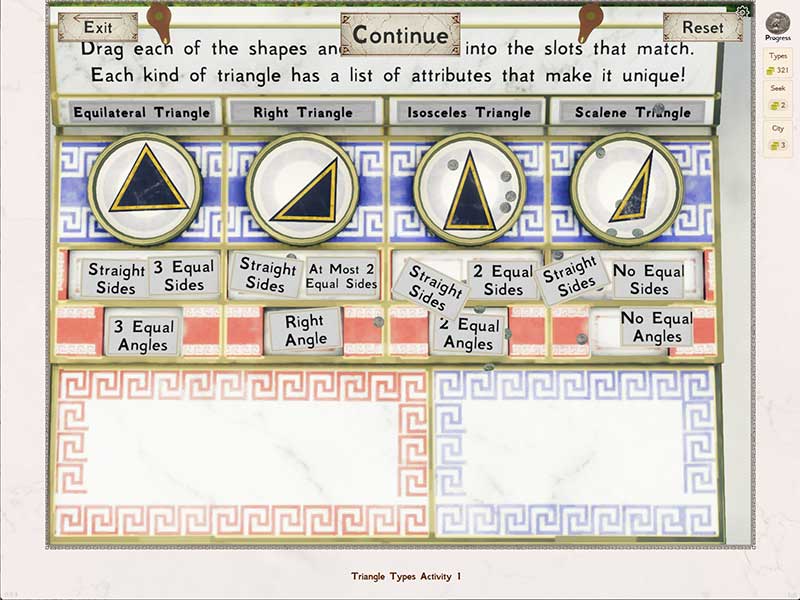
Task: Choose the "2 Equal Angles" tile
Action: (468, 334)
